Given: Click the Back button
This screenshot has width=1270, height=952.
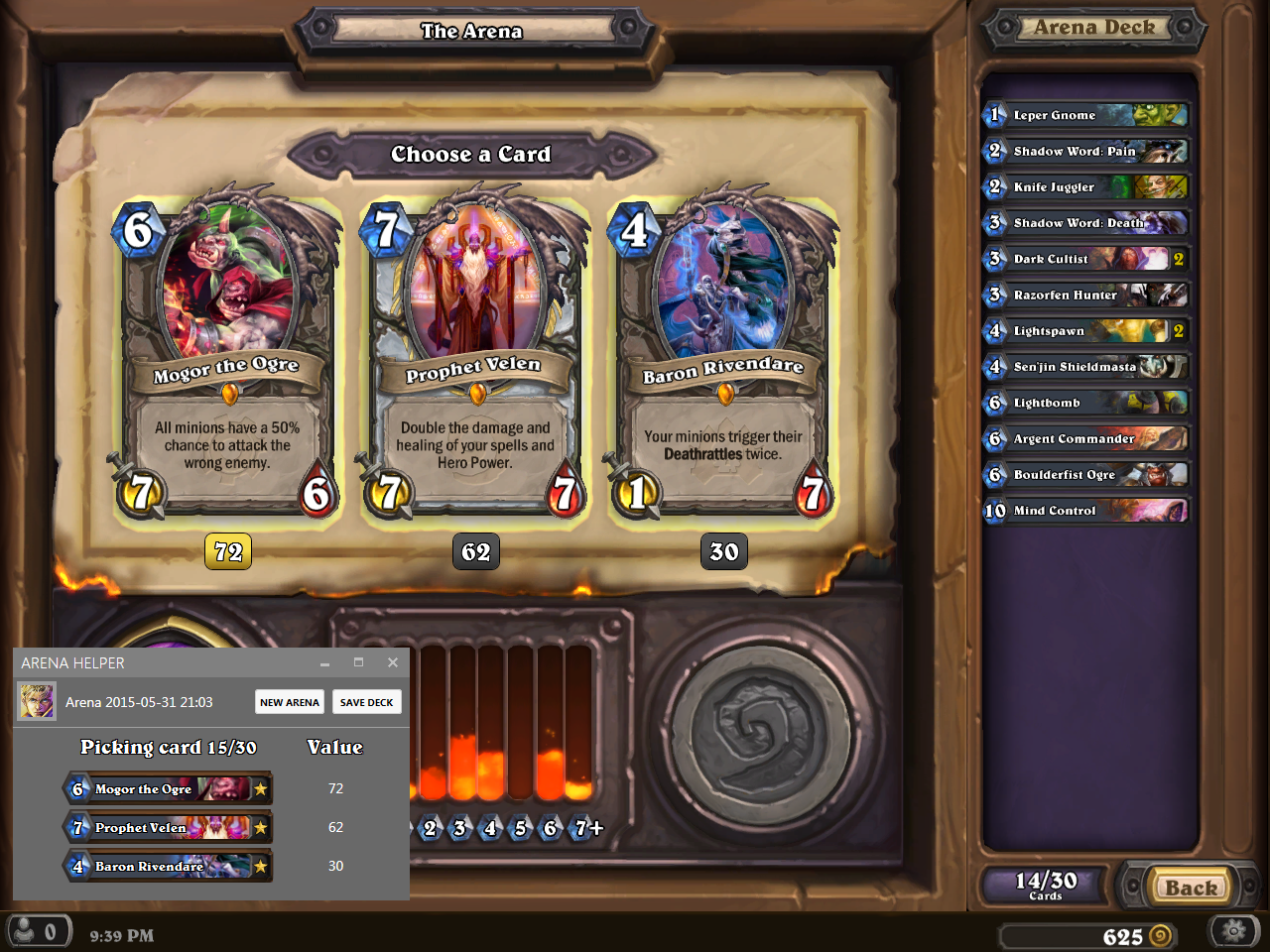Looking at the screenshot, I should click(x=1190, y=886).
